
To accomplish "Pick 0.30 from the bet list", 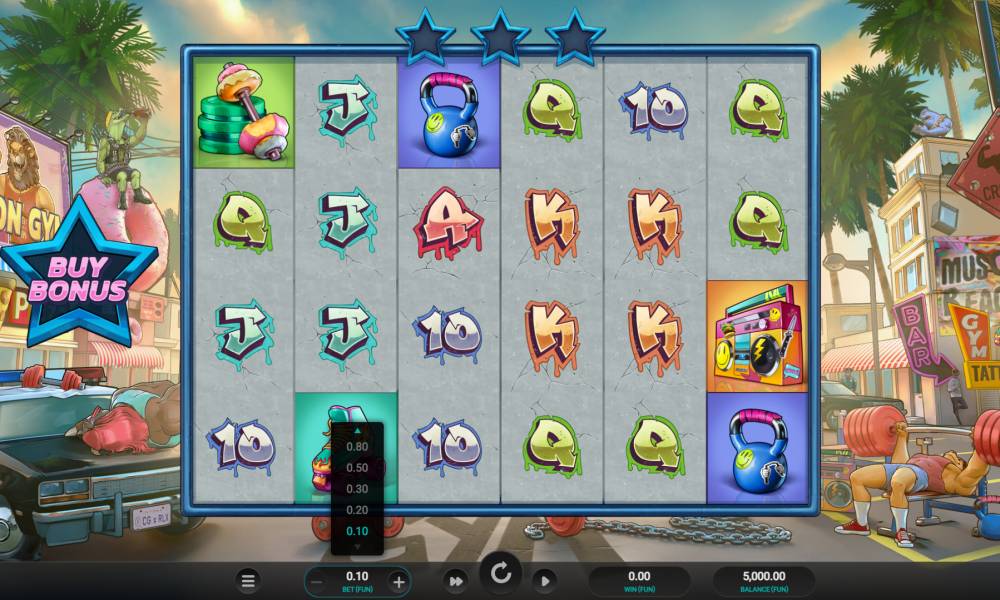I will click(x=357, y=489).
